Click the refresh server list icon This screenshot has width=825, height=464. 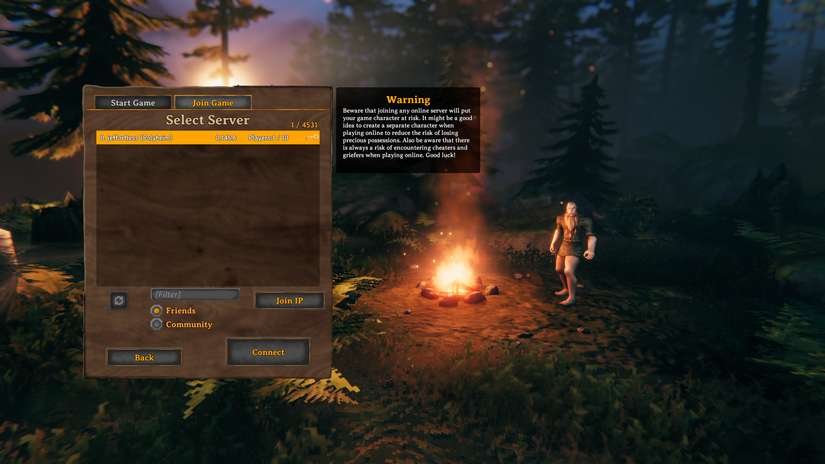(119, 300)
